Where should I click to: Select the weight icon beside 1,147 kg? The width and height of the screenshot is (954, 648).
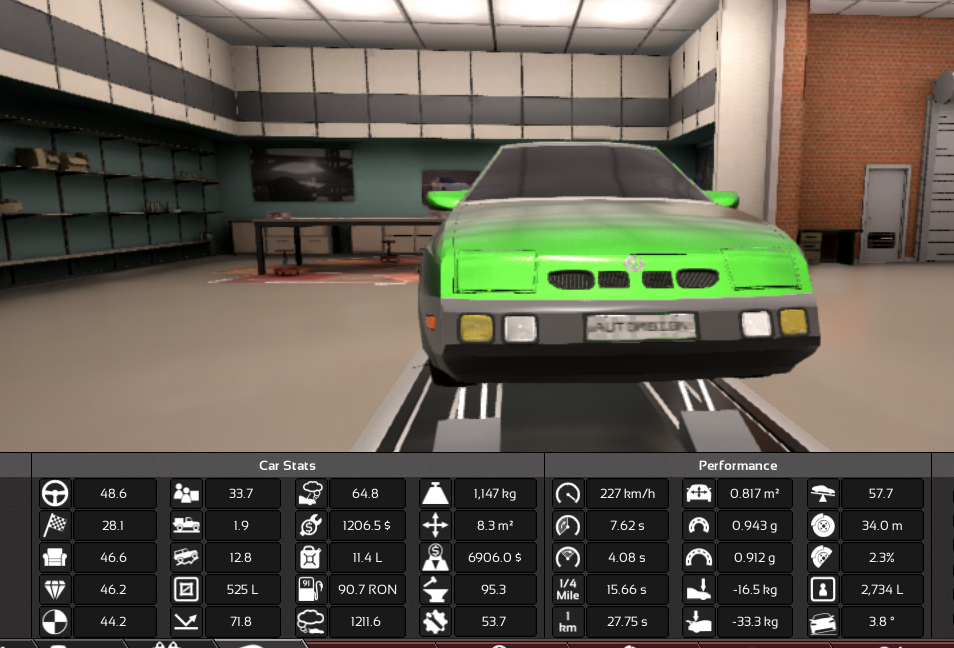click(x=437, y=493)
